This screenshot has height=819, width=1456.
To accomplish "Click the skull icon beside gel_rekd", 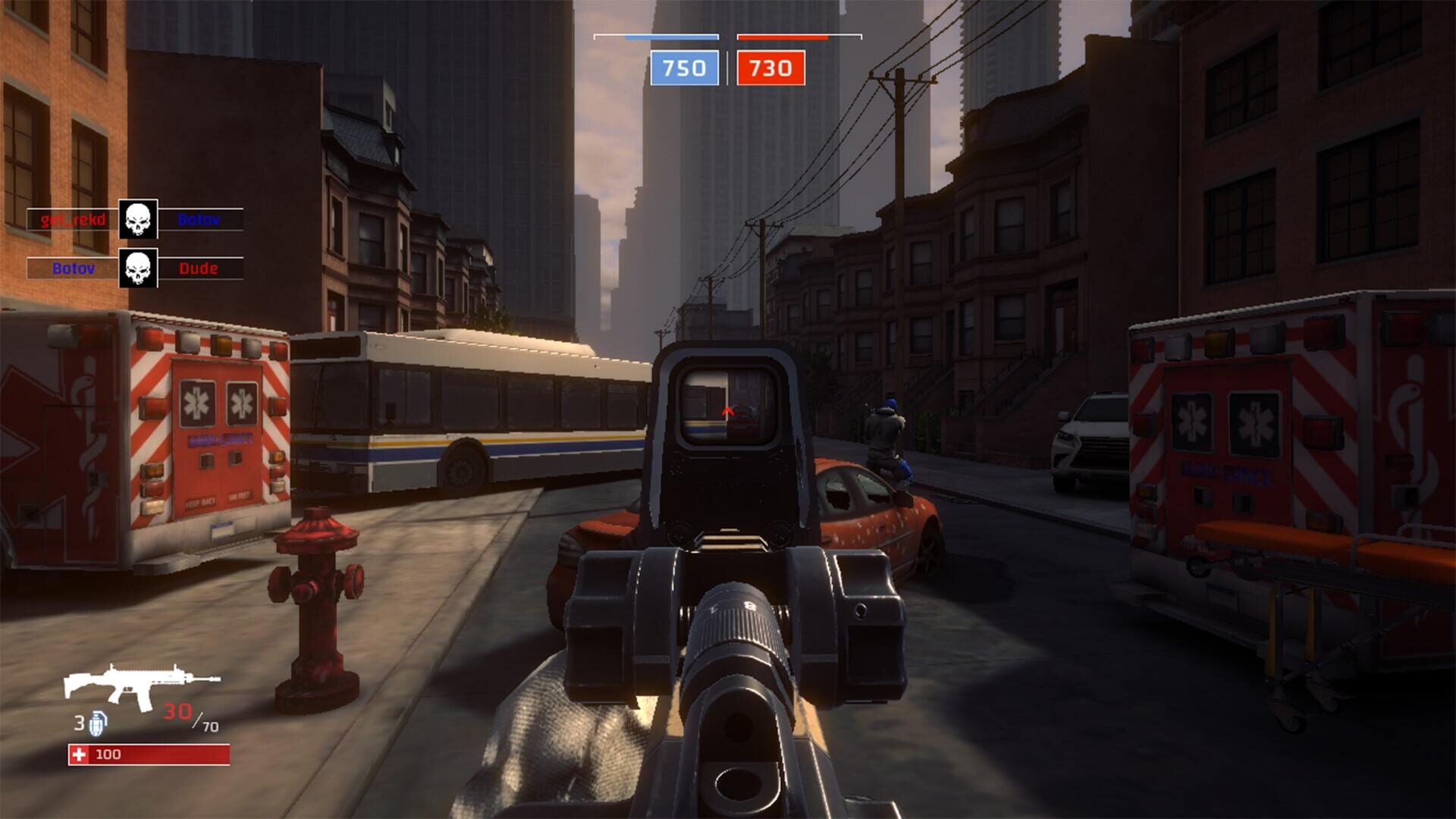I will coord(136,218).
